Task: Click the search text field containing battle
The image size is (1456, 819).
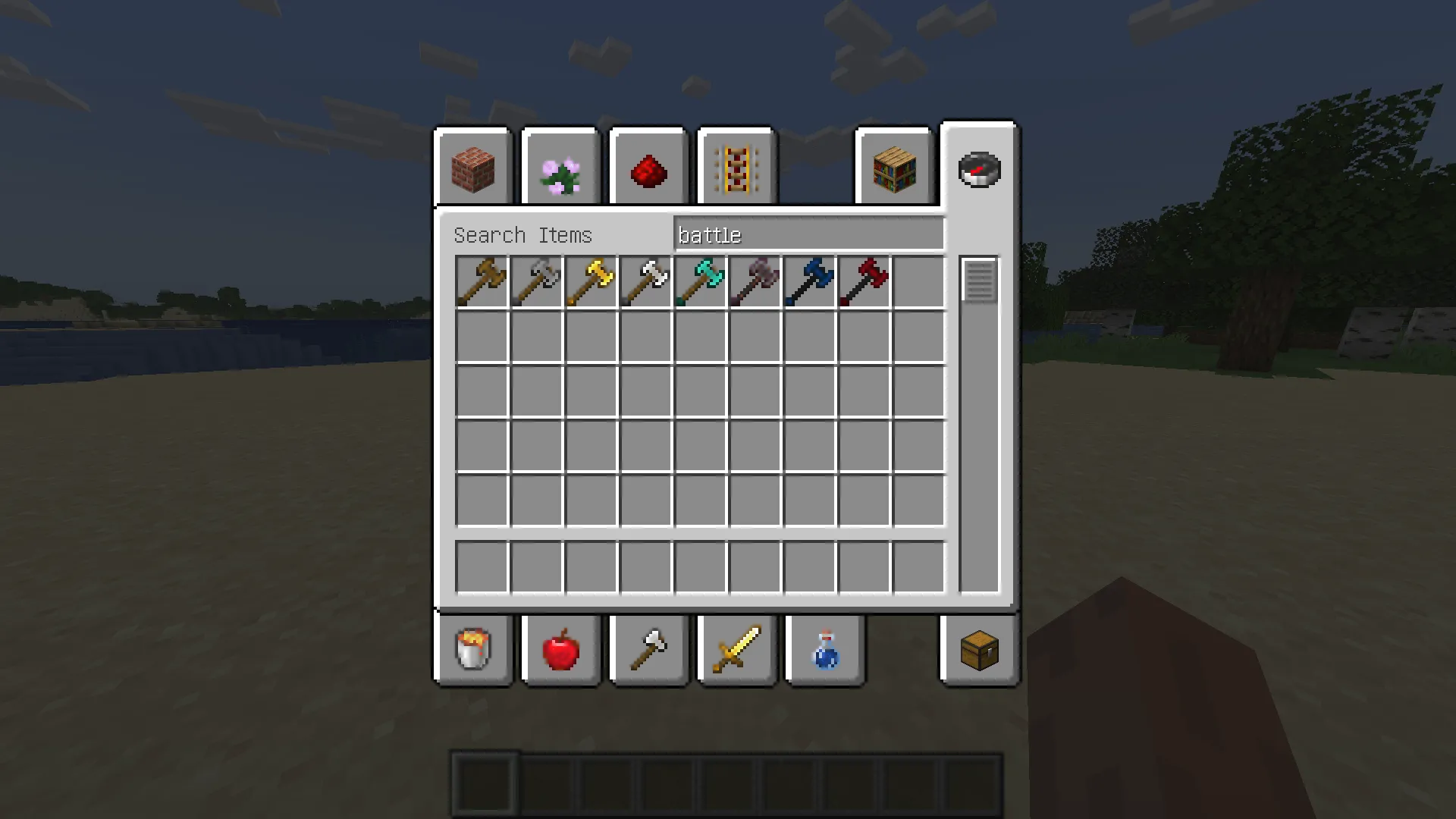Action: tap(808, 234)
